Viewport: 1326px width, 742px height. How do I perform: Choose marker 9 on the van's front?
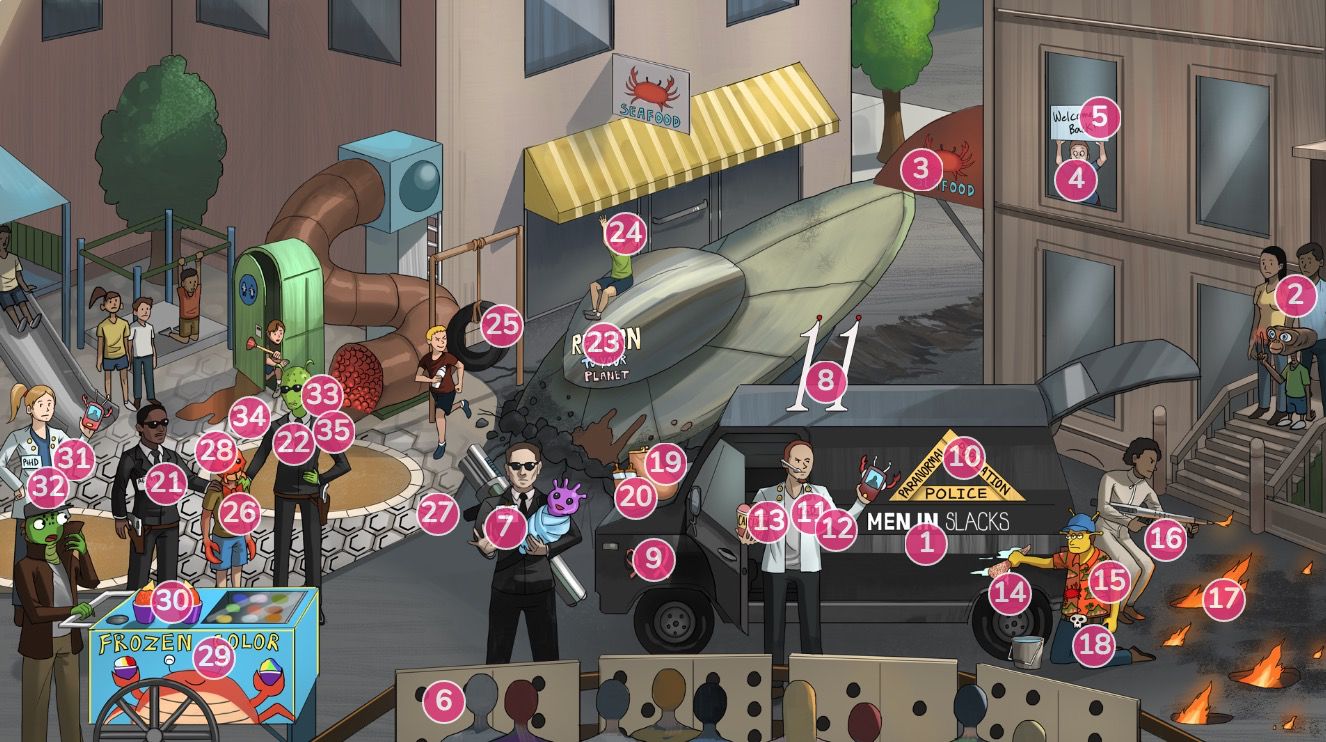[653, 558]
